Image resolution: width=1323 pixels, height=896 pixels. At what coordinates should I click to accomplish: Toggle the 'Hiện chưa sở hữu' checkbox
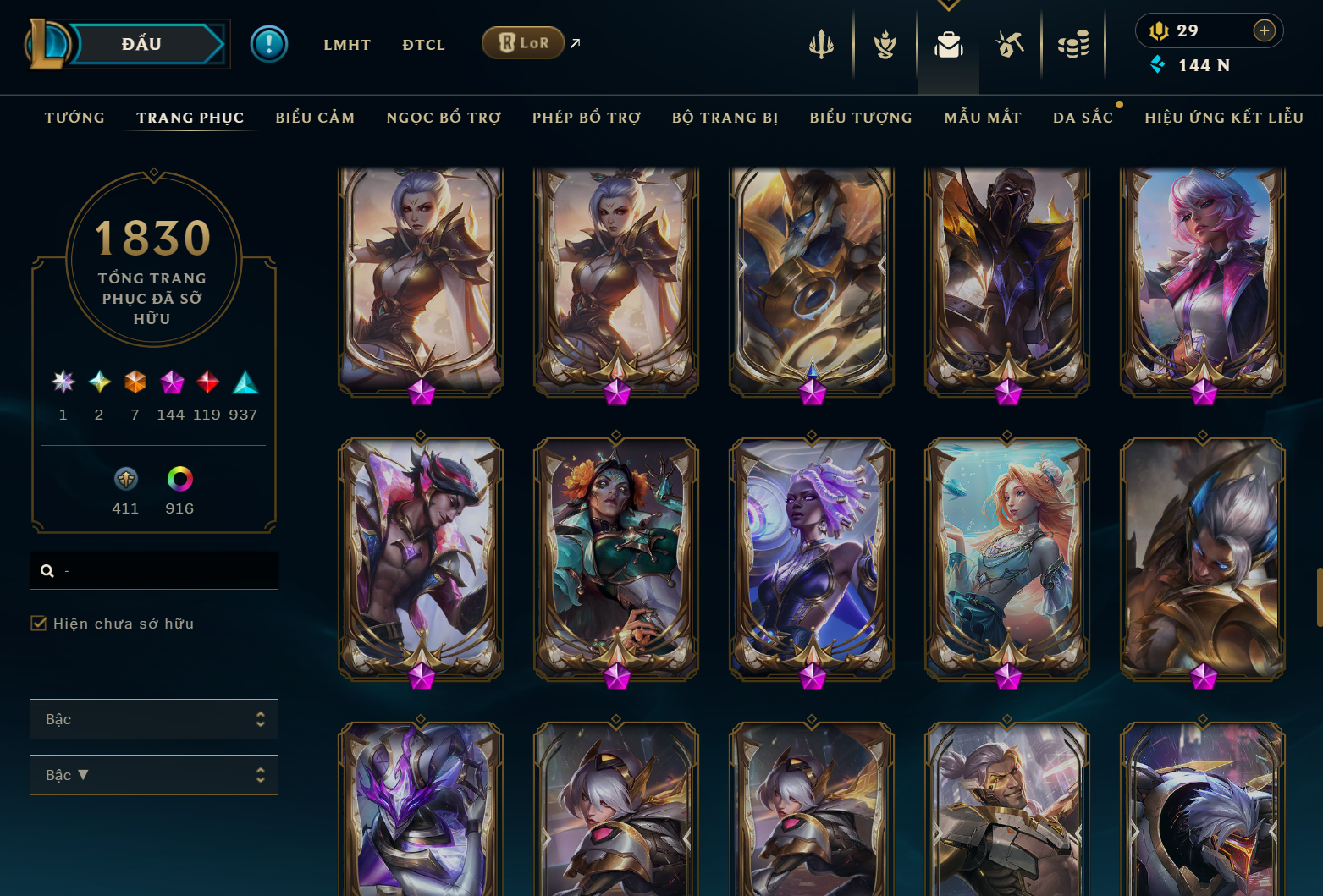pyautogui.click(x=39, y=624)
